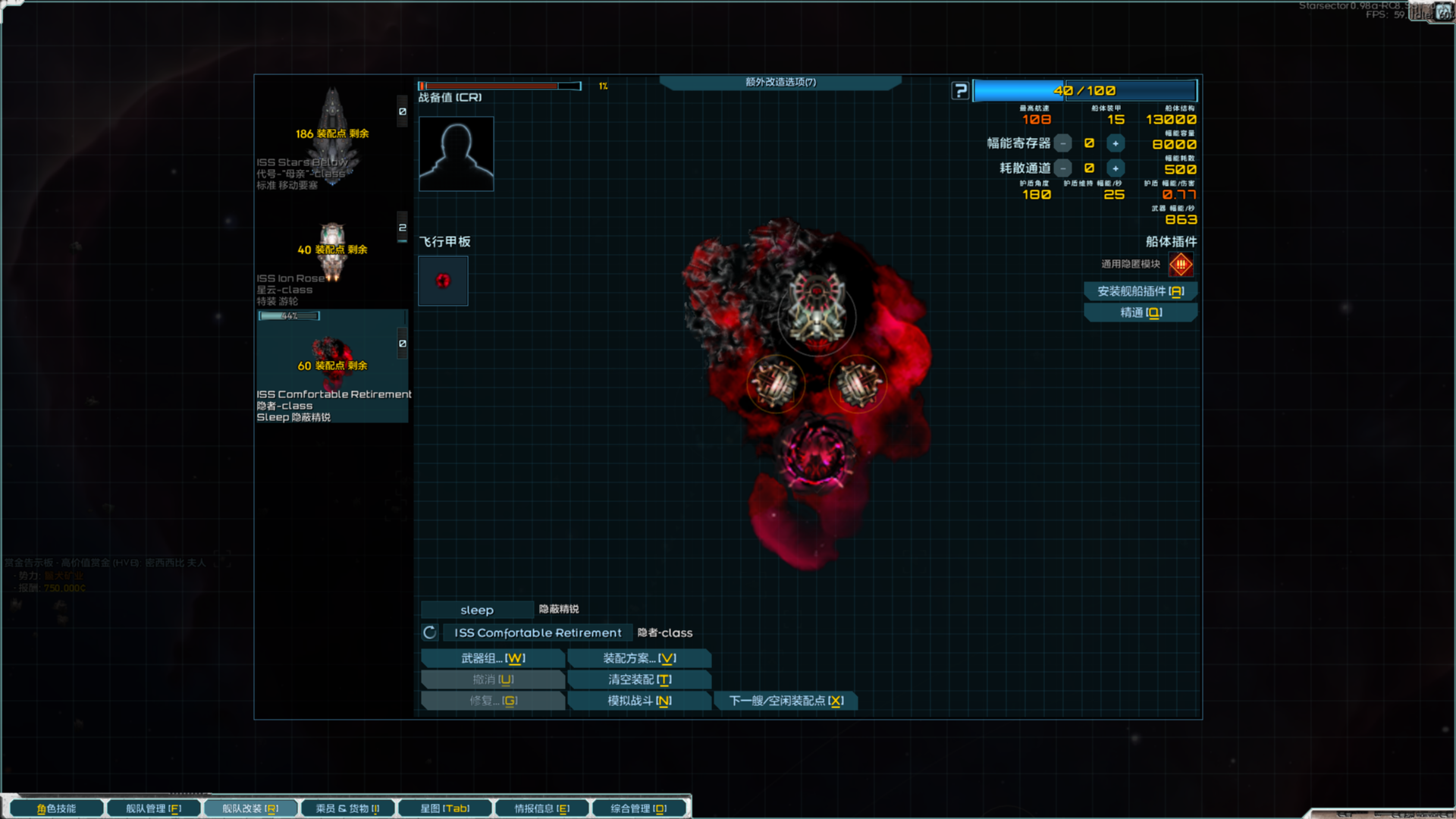Open the help question-mark icon
The width and height of the screenshot is (1456, 819).
(x=961, y=90)
